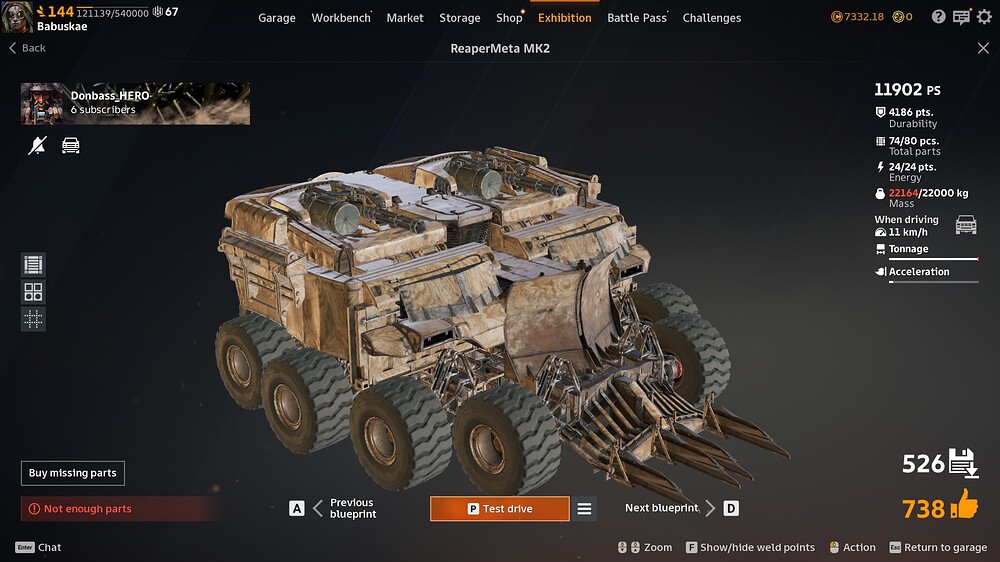Open the help question mark icon

pyautogui.click(x=938, y=17)
